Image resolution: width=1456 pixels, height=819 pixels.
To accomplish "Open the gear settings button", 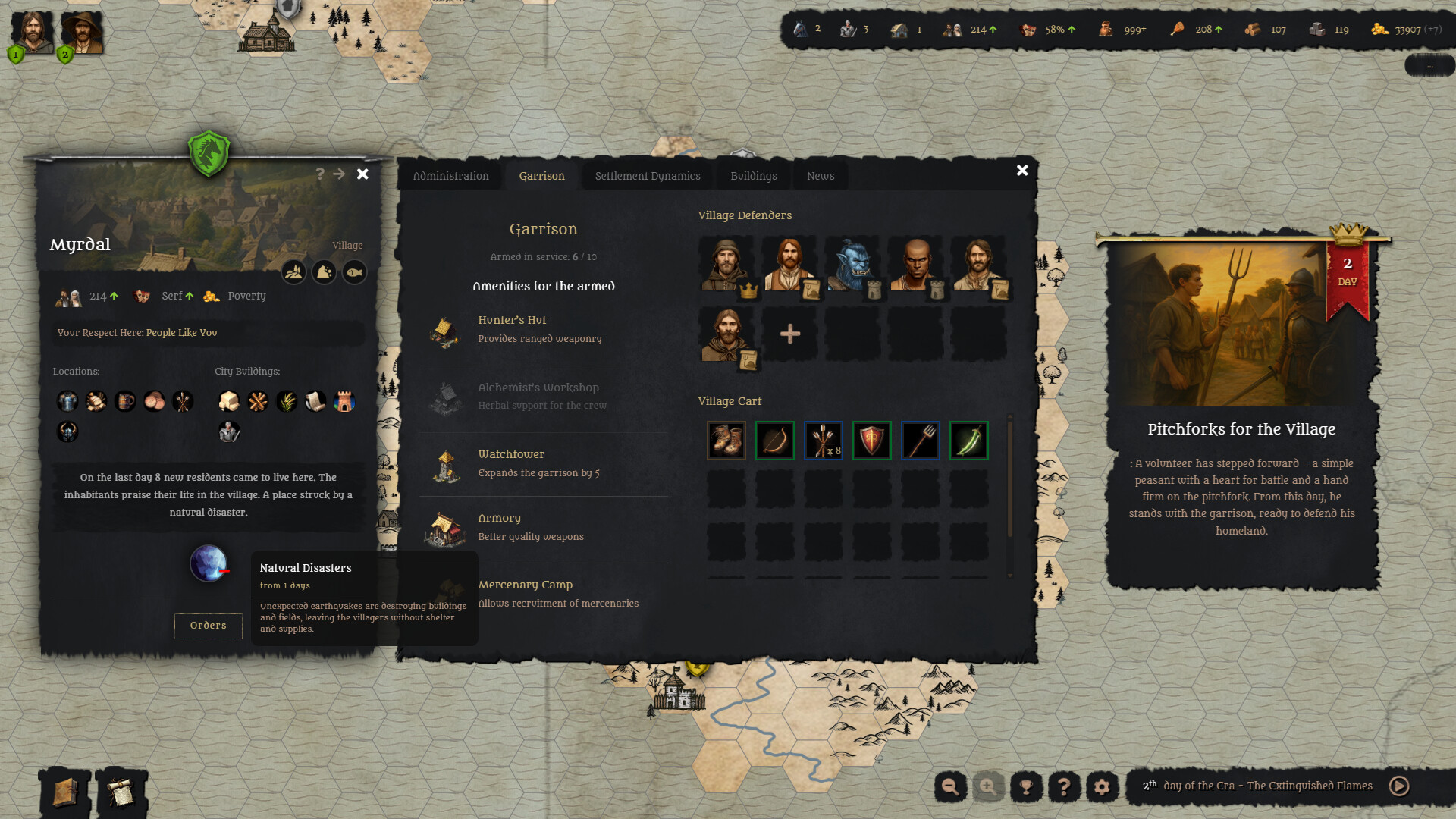I will [1102, 786].
